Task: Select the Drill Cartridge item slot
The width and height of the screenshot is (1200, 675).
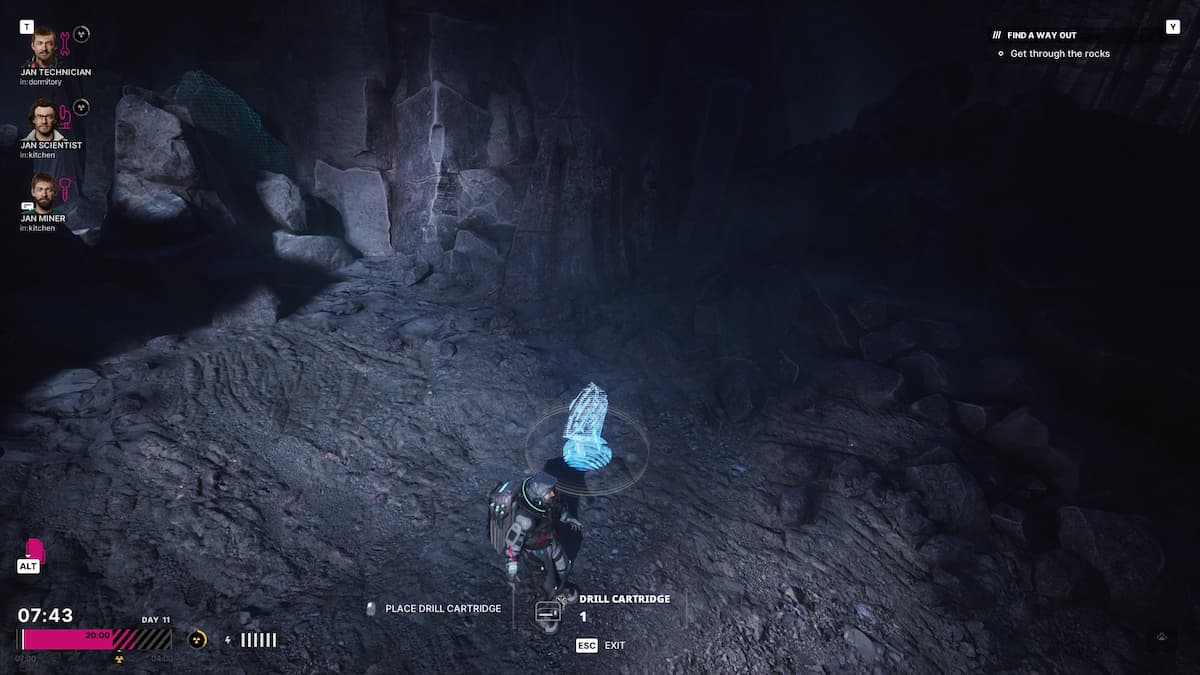Action: coord(547,611)
